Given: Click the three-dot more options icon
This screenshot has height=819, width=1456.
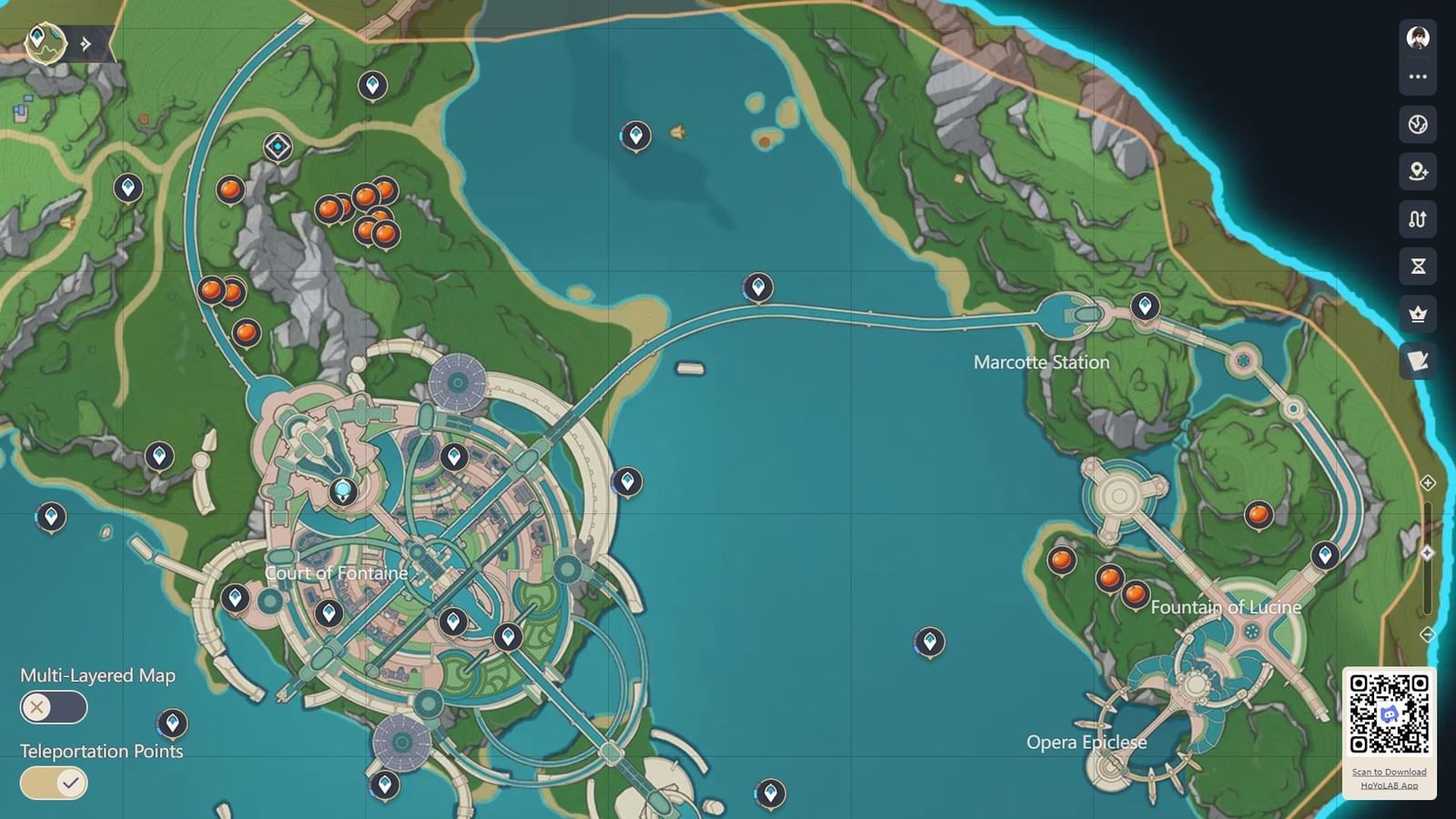Looking at the screenshot, I should coord(1417,76).
